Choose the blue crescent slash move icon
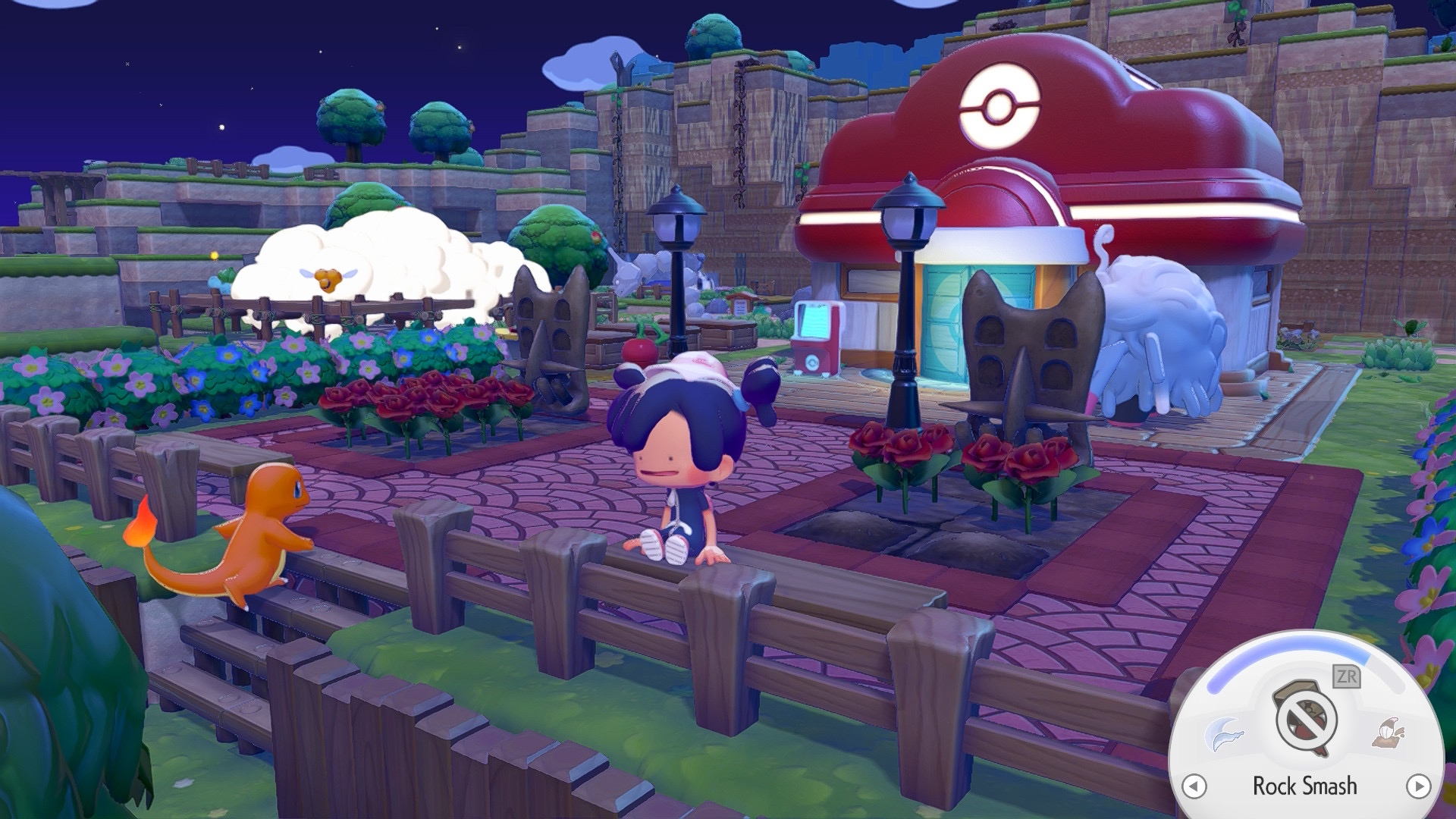Screen dimensions: 1456x819 click(x=1224, y=734)
